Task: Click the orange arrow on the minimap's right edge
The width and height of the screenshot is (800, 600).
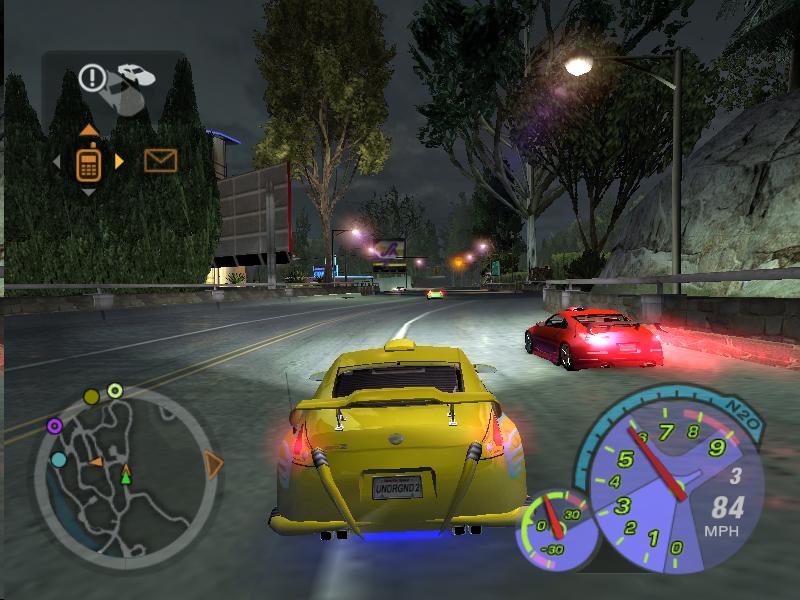Action: coord(213,463)
